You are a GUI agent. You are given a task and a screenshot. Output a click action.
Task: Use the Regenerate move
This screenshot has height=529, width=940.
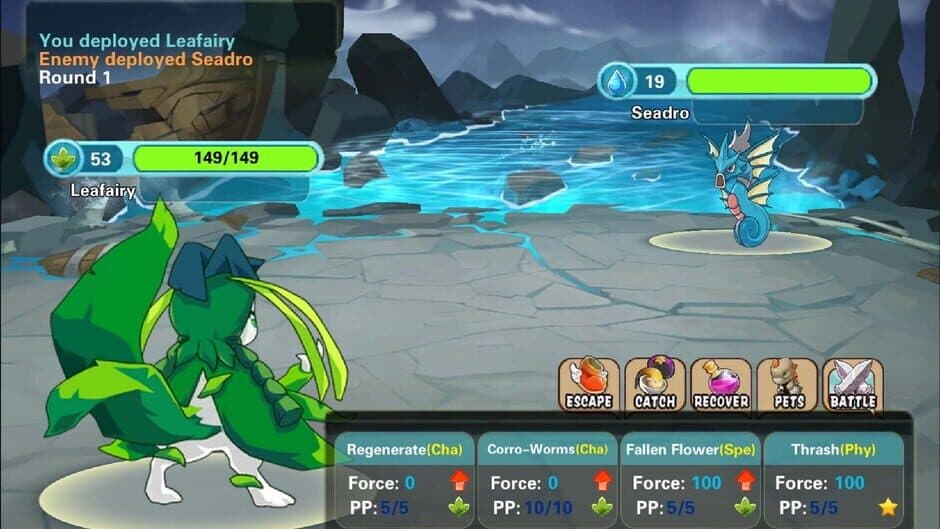[405, 479]
